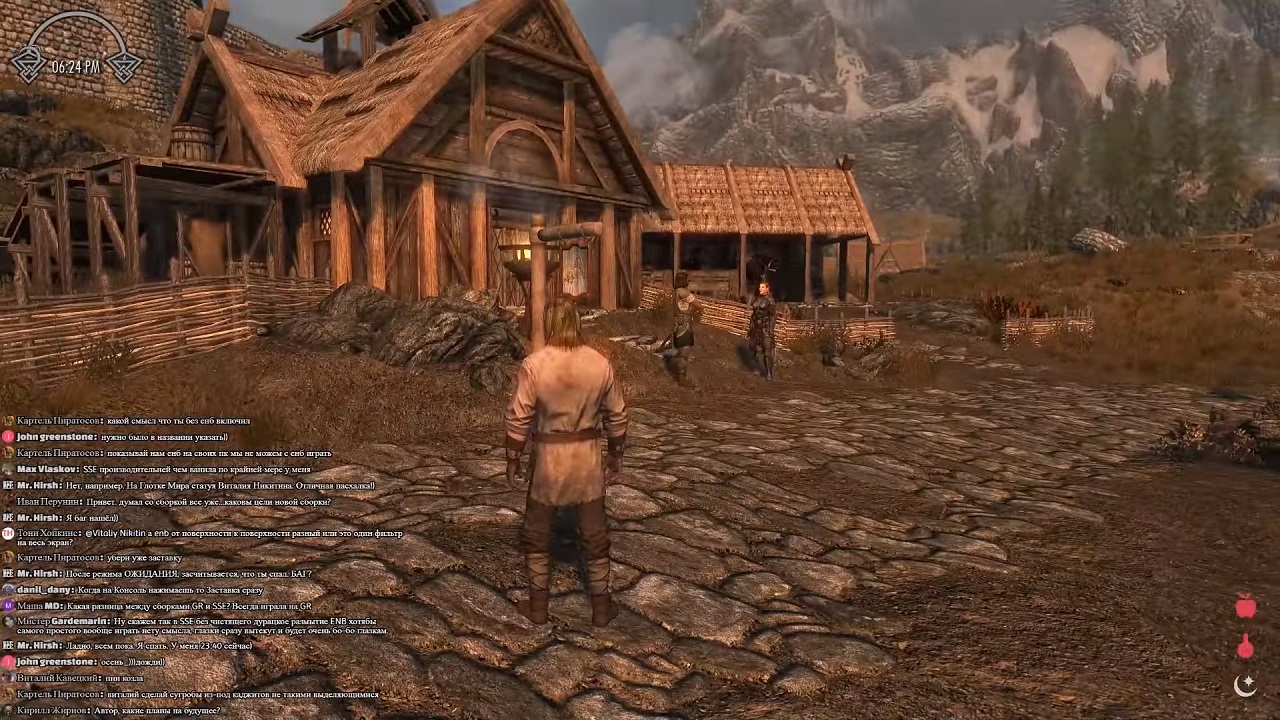Click the red apple hunger icon
This screenshot has width=1280, height=720.
coord(1246,605)
